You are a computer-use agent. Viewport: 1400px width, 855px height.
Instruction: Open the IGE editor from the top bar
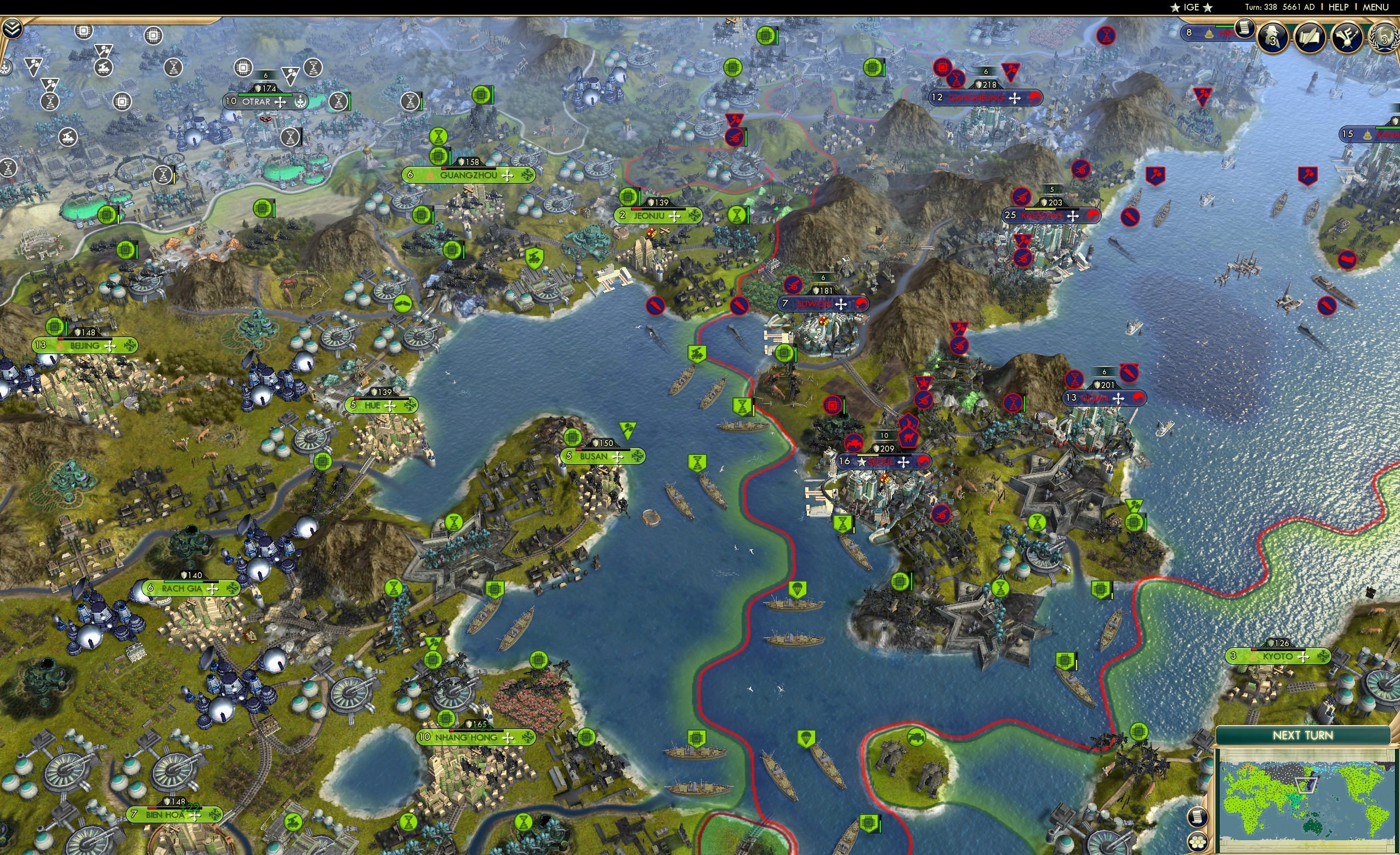pyautogui.click(x=1191, y=7)
